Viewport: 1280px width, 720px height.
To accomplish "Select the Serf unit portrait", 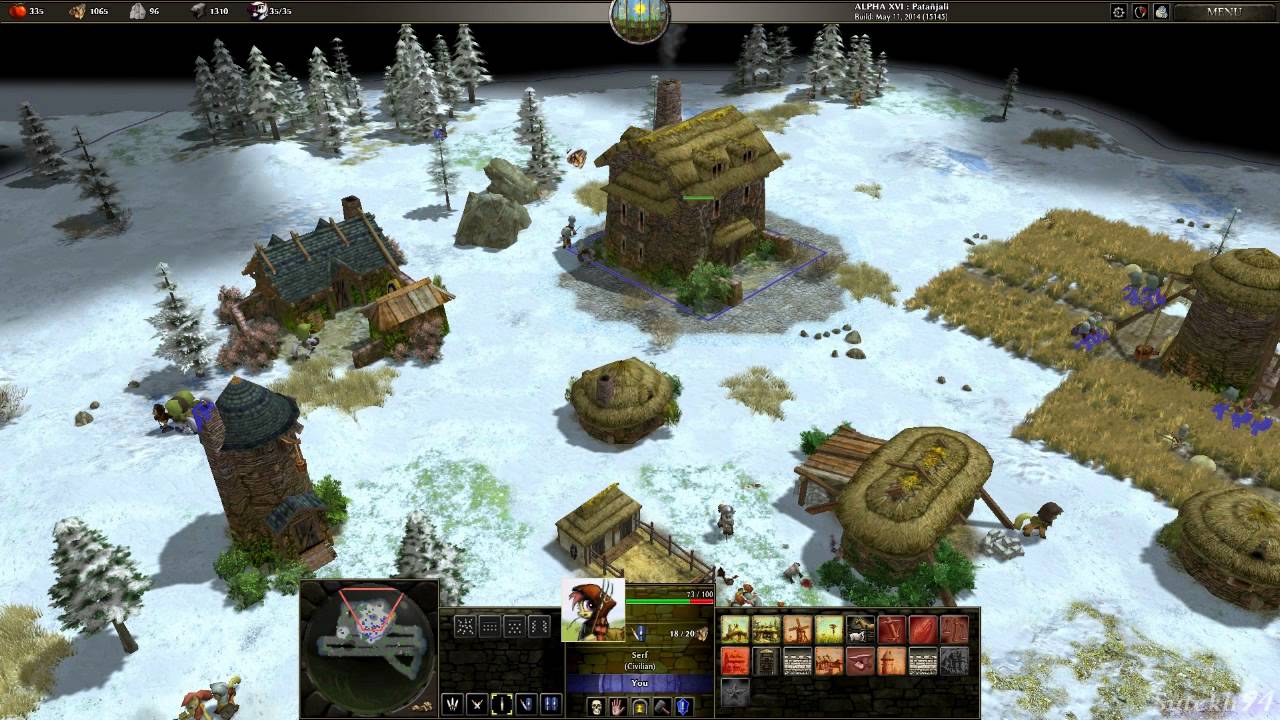I will pyautogui.click(x=593, y=611).
